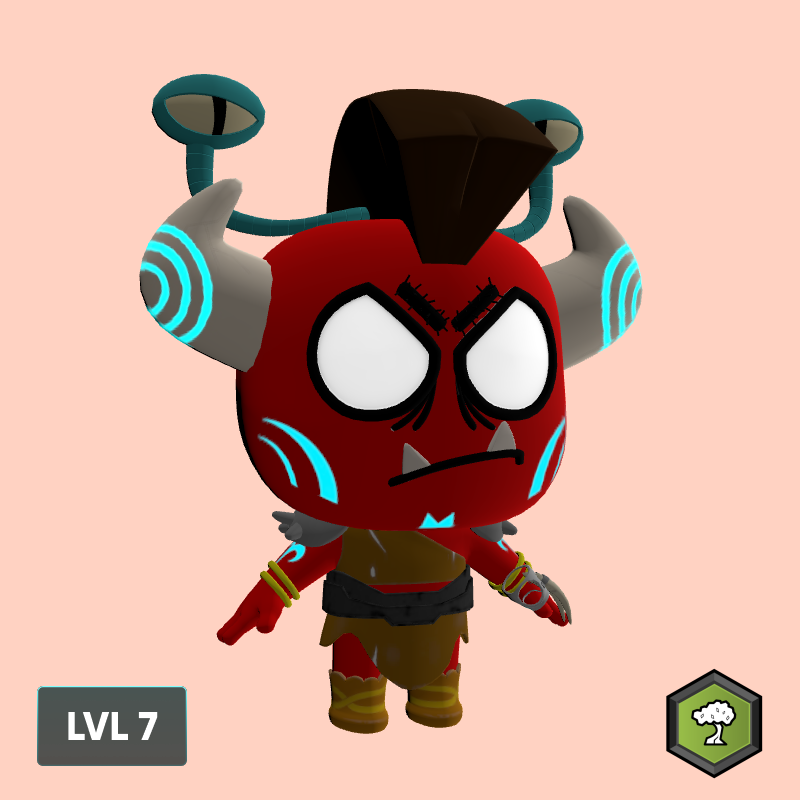Image resolution: width=800 pixels, height=800 pixels.
Task: Click the LVL 7 level badge
Action: coord(112,726)
